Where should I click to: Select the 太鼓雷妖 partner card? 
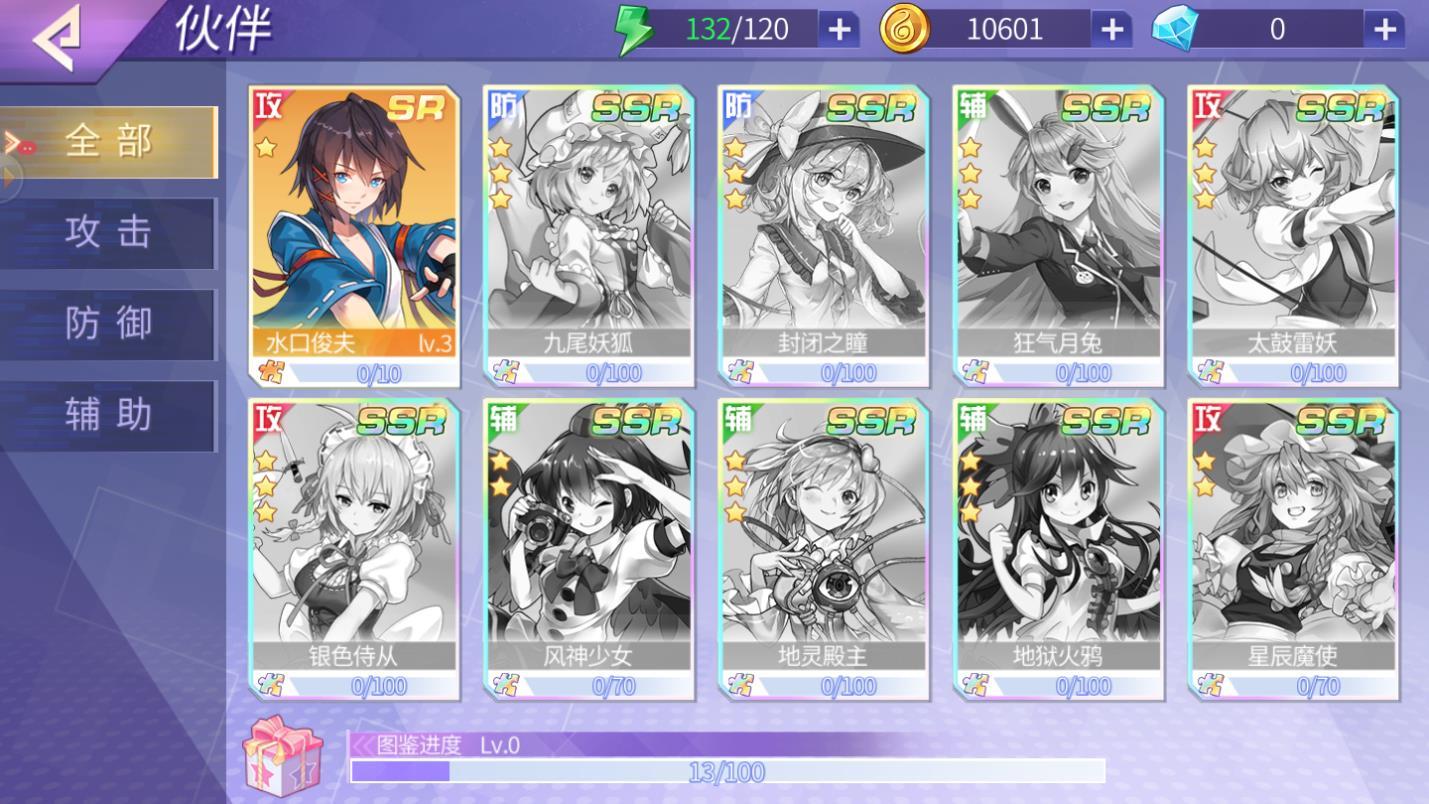tap(1293, 235)
